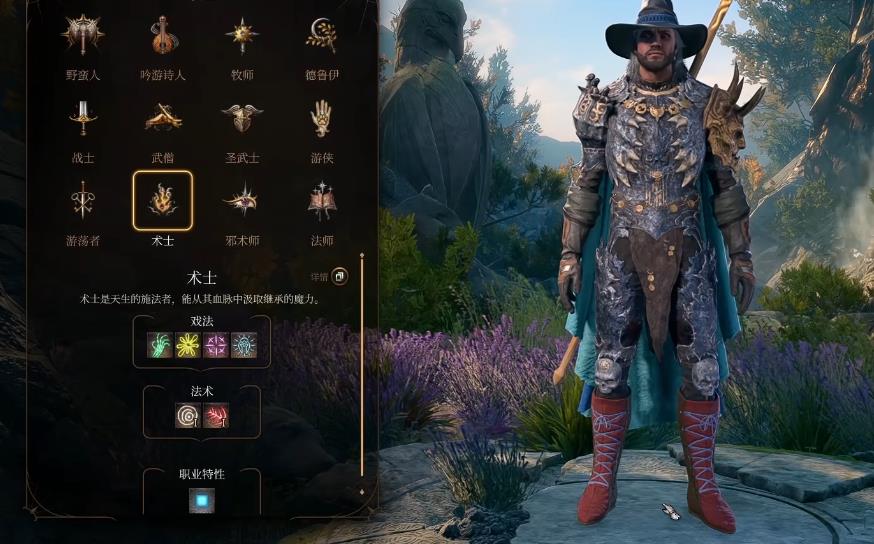
Task: Select the 野蛮人 (Barbarian) class
Action: pos(83,36)
